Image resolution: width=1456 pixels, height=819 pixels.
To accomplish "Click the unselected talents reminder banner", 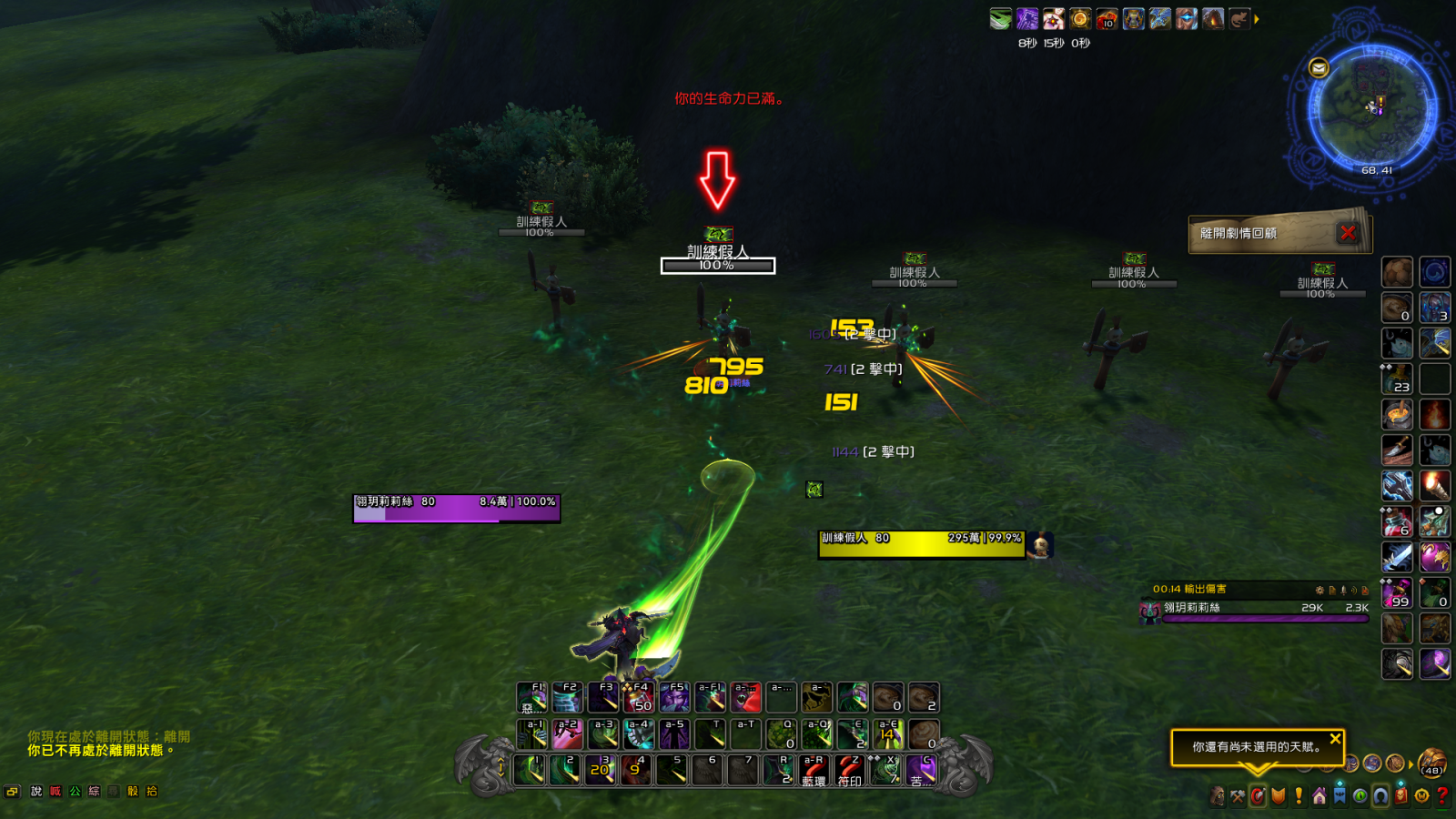I will [1256, 746].
